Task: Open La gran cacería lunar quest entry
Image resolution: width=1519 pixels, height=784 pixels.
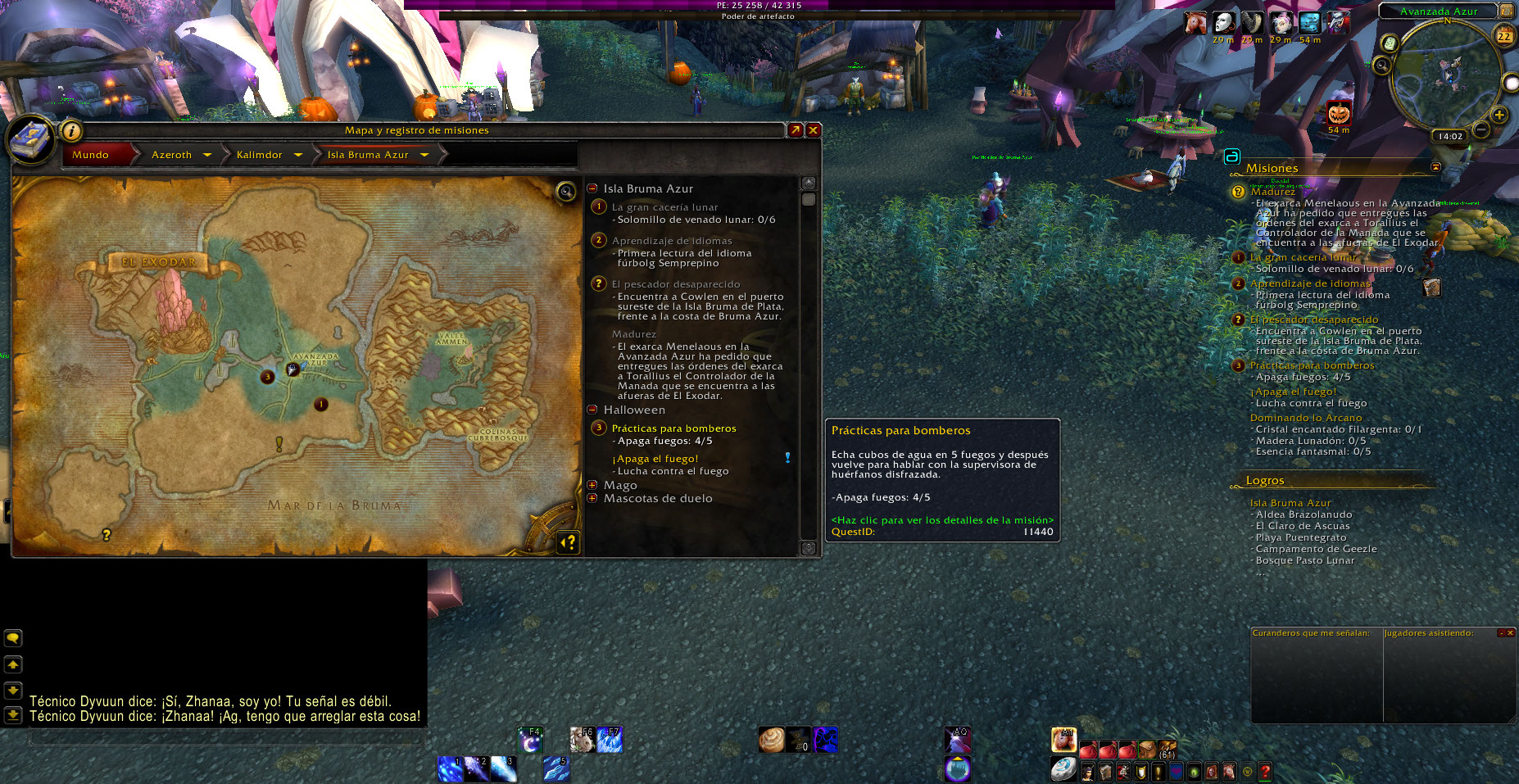Action: [x=664, y=207]
